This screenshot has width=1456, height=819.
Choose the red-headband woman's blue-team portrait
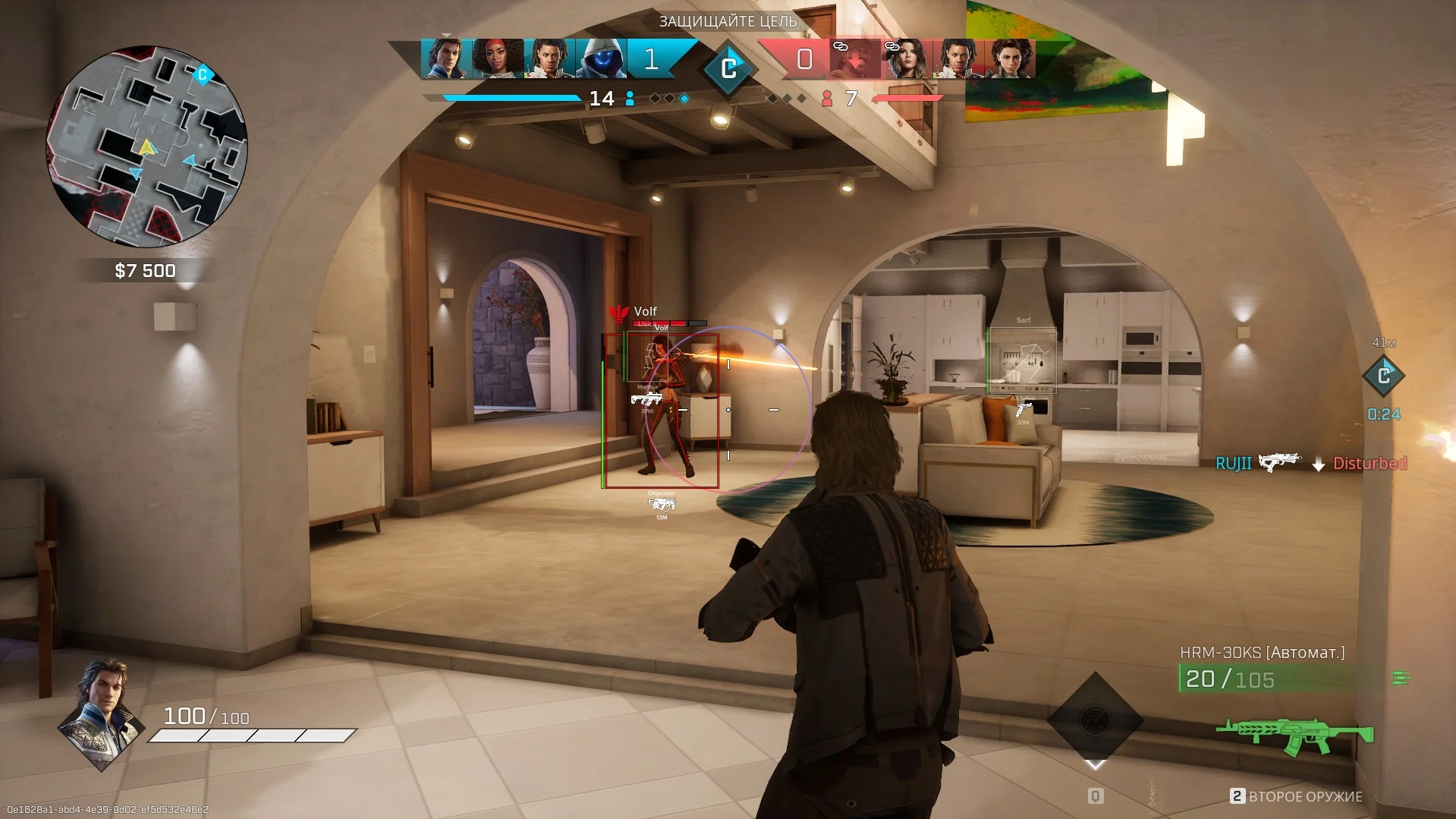pos(497,58)
